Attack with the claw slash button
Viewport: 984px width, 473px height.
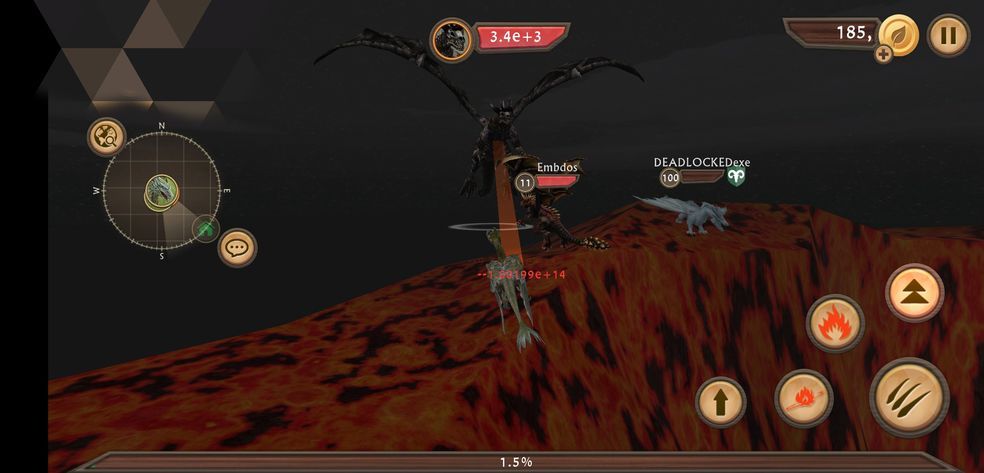(907, 399)
